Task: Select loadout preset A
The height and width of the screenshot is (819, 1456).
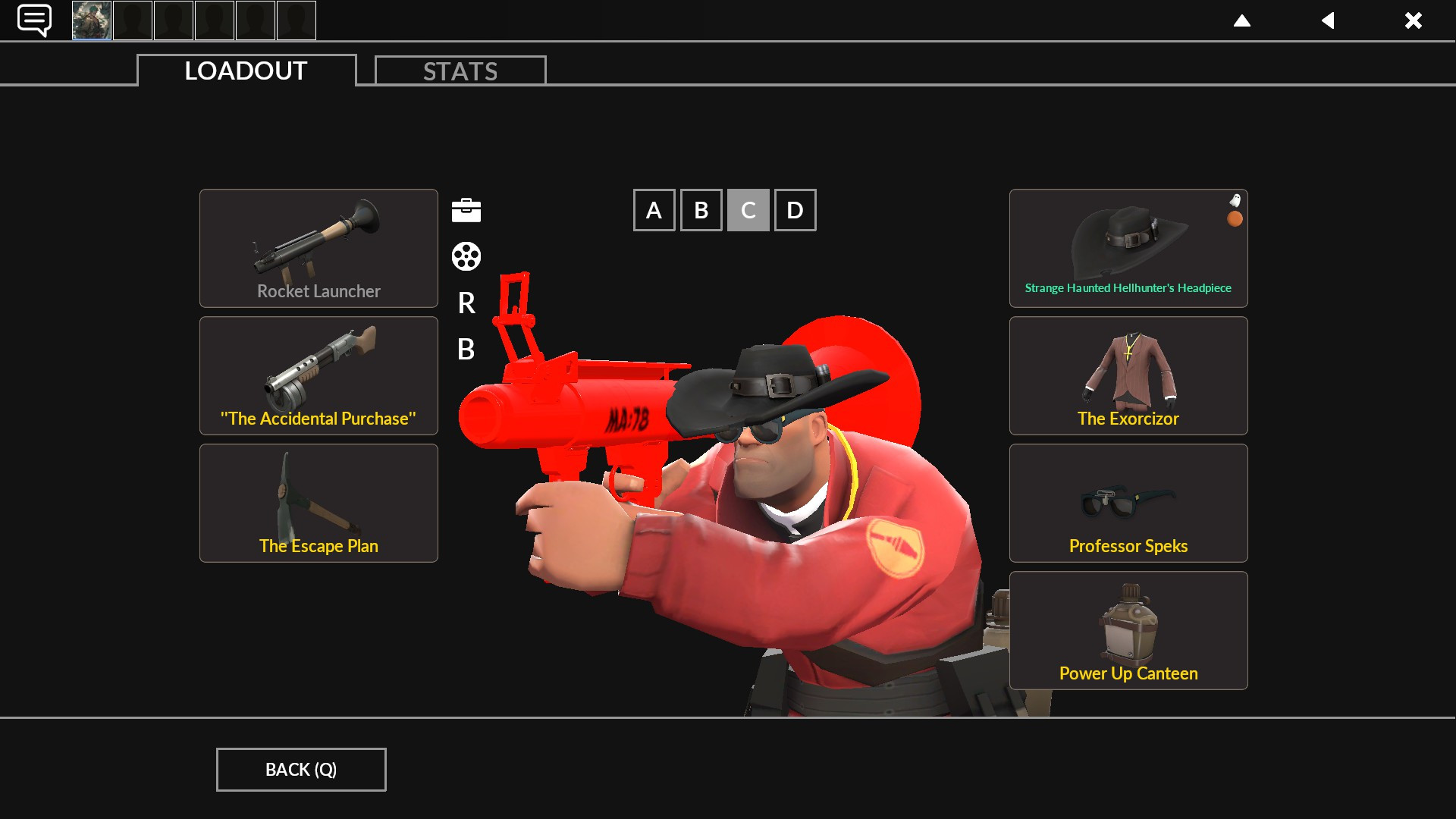Action: coord(654,209)
